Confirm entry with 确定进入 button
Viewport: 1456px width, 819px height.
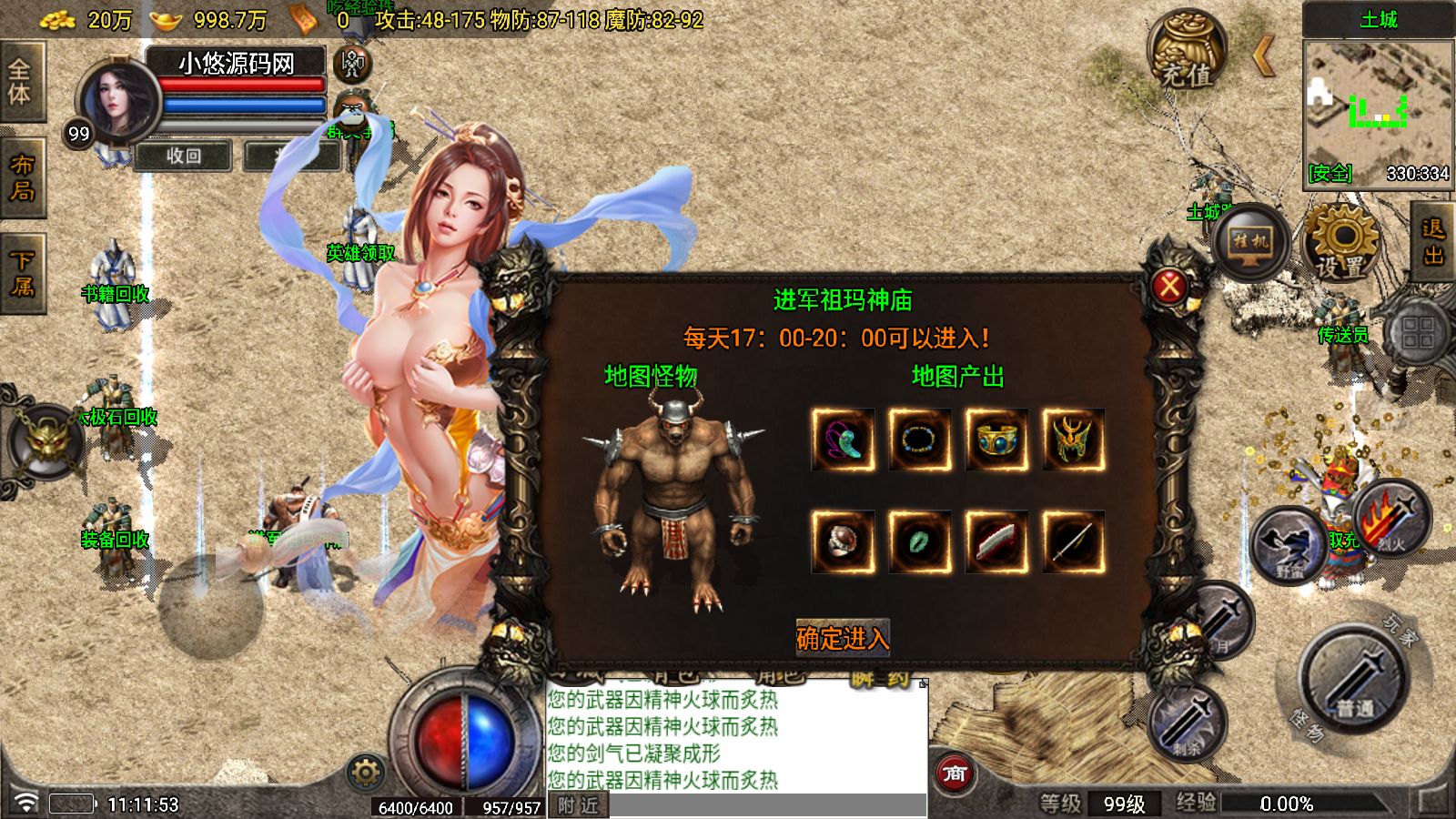(x=842, y=638)
